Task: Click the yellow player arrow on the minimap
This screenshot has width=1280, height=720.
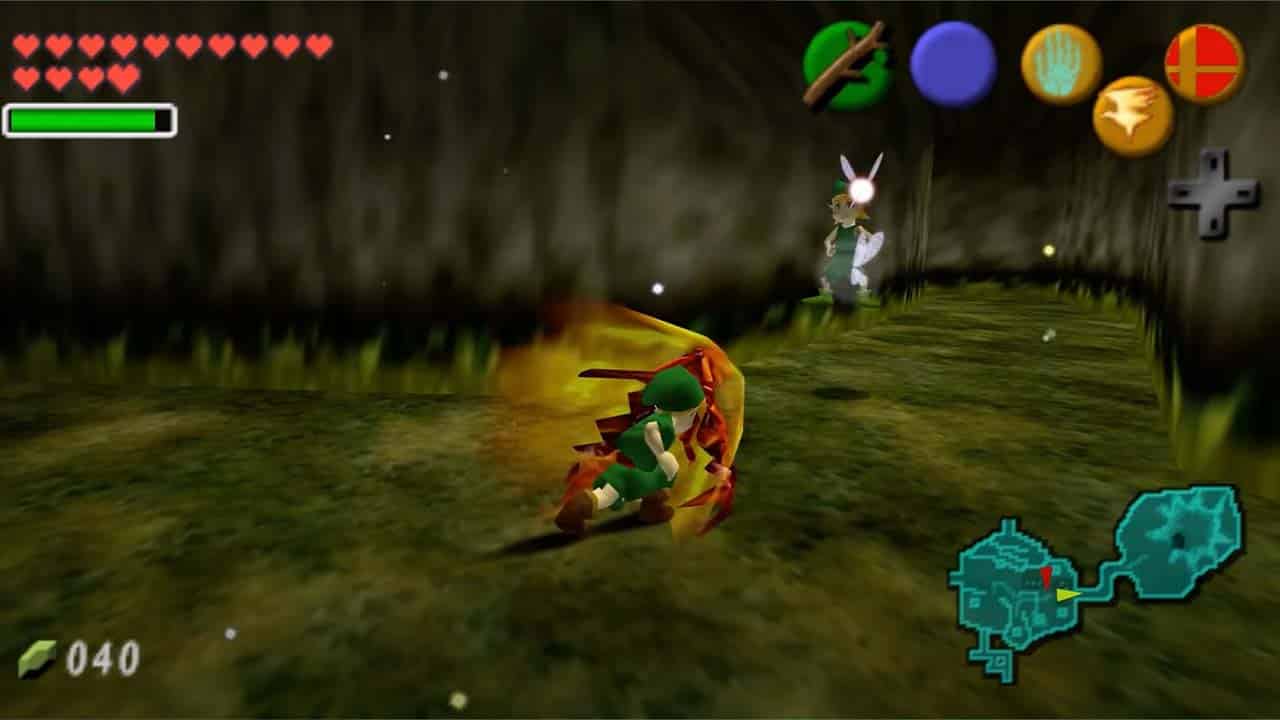Action: pos(1067,594)
